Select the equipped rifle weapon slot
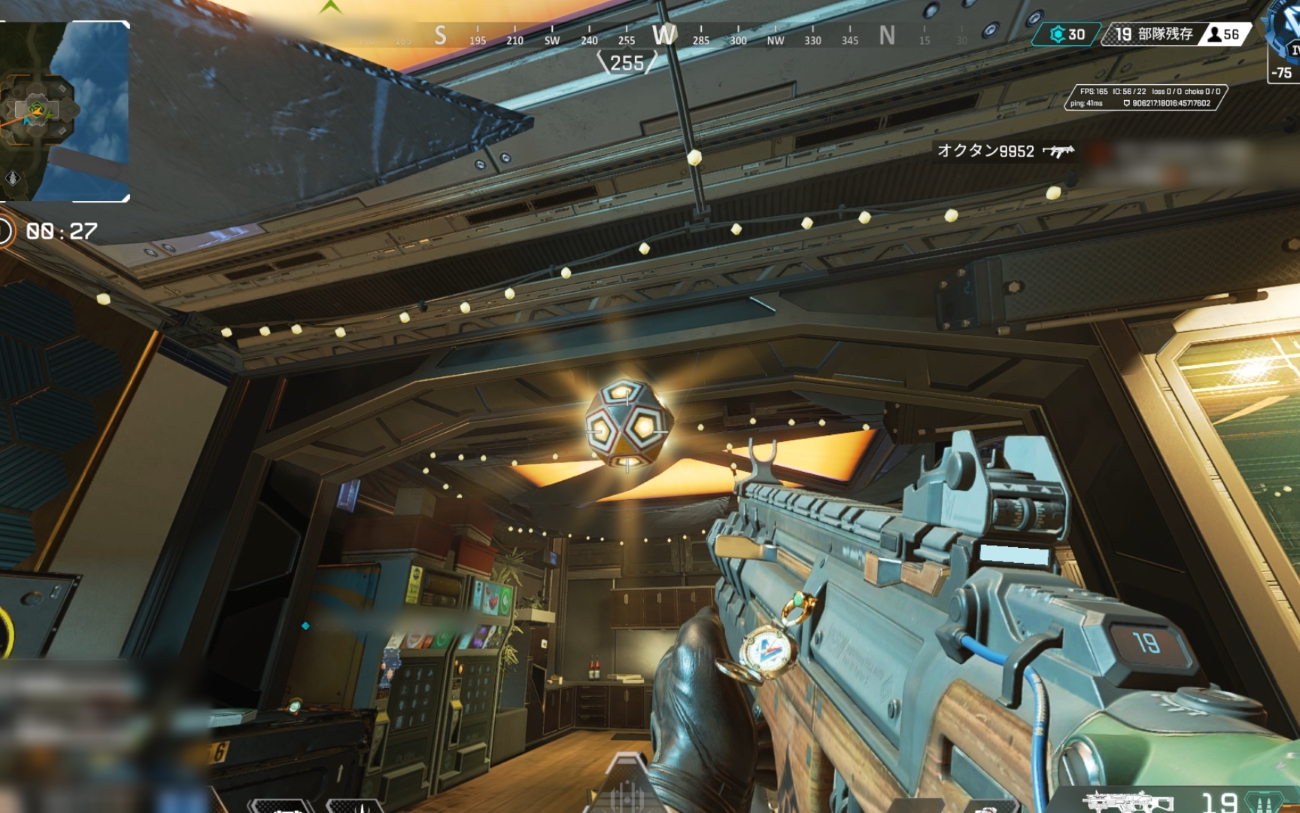The width and height of the screenshot is (1300, 813). (1115, 801)
